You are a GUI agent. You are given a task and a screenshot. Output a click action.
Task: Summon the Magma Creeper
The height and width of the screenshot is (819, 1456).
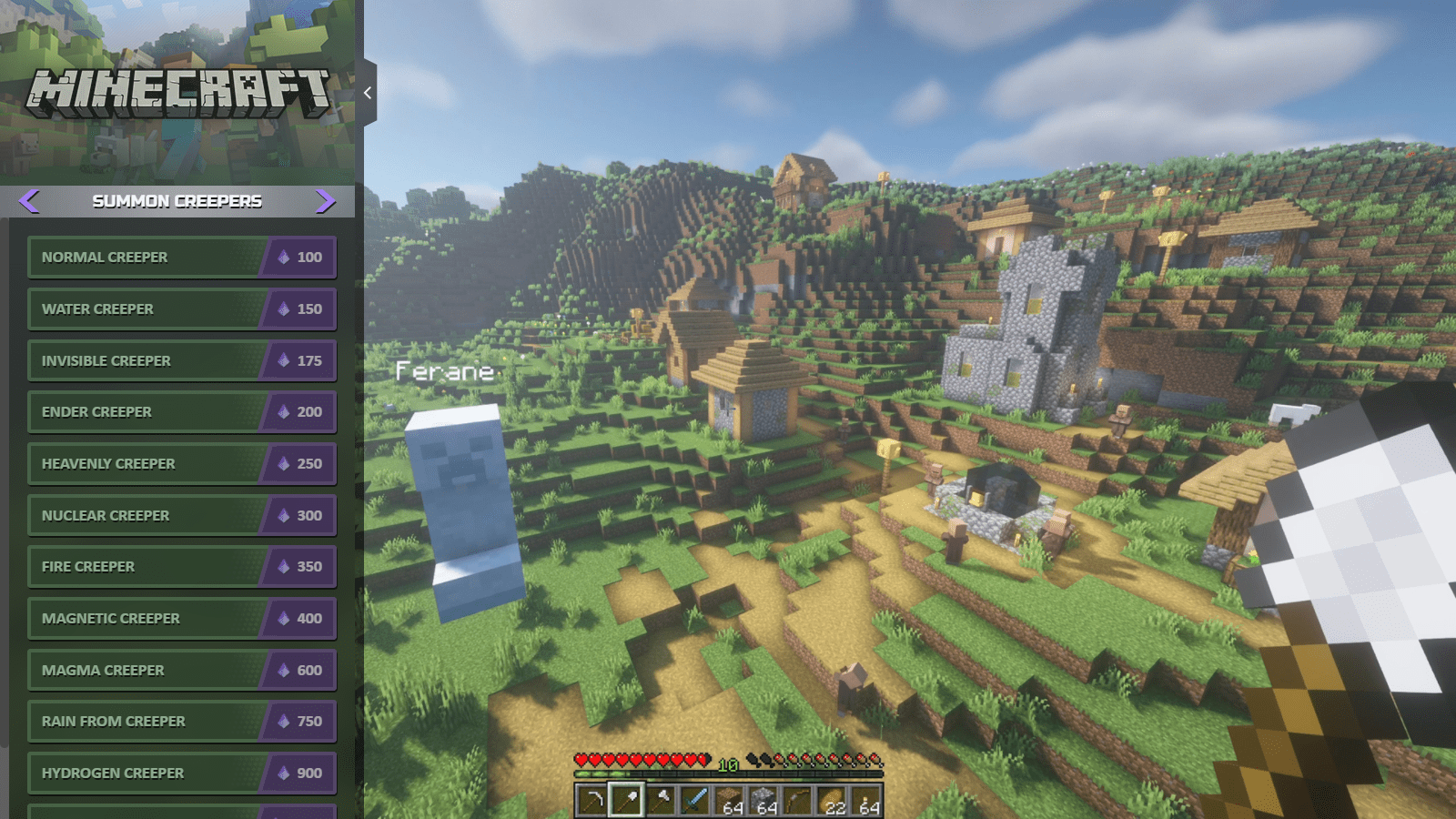182,670
